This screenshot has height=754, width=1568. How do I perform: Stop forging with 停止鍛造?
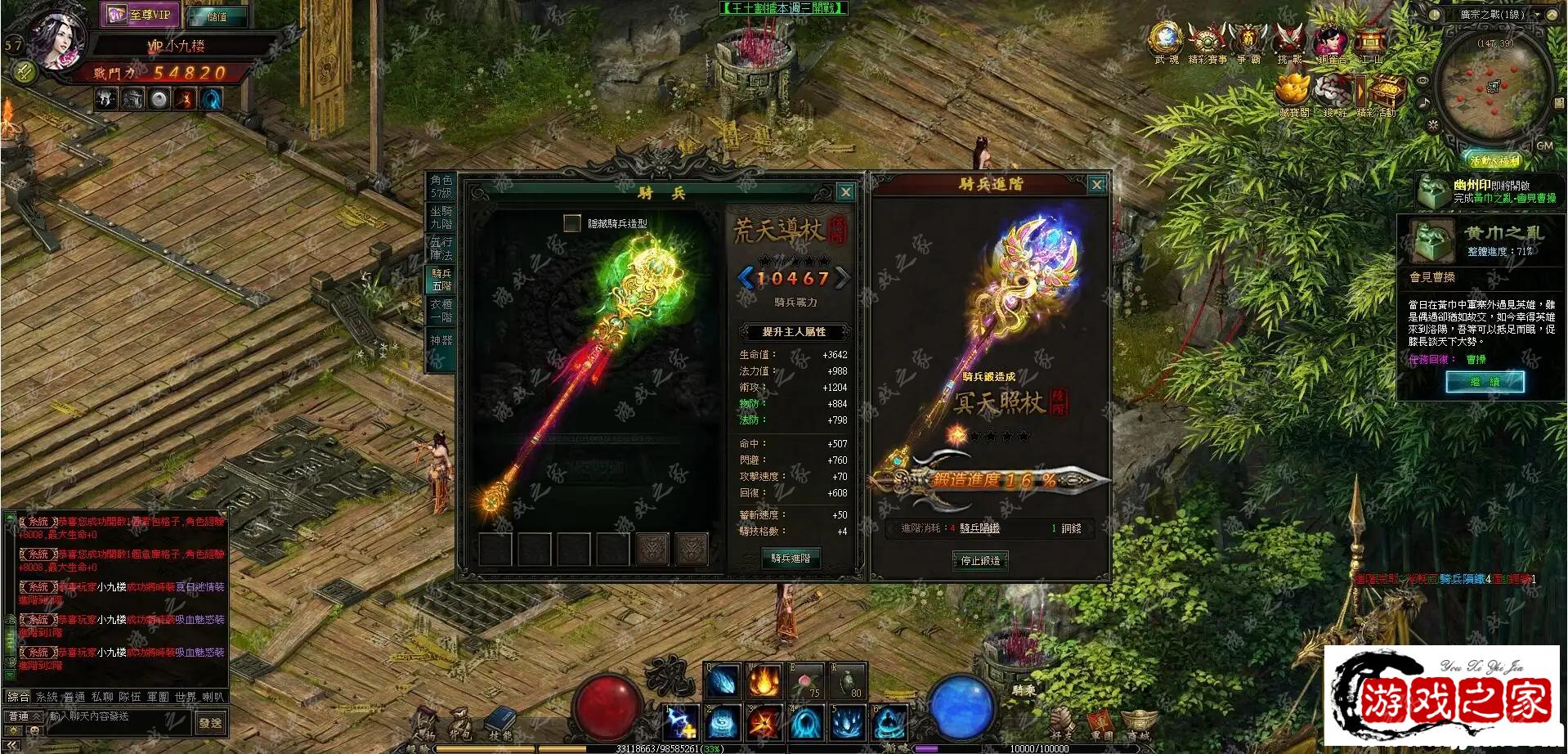(980, 560)
